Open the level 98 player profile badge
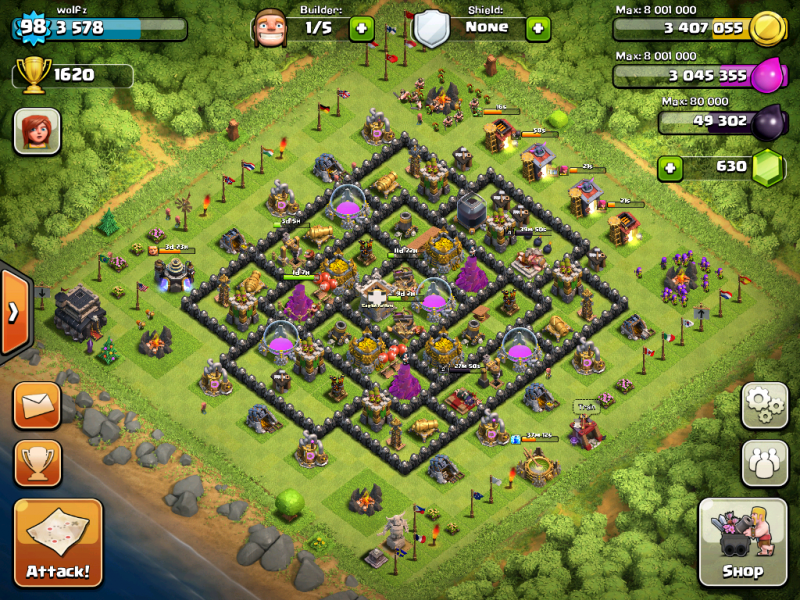This screenshot has height=600, width=800. click(x=33, y=28)
